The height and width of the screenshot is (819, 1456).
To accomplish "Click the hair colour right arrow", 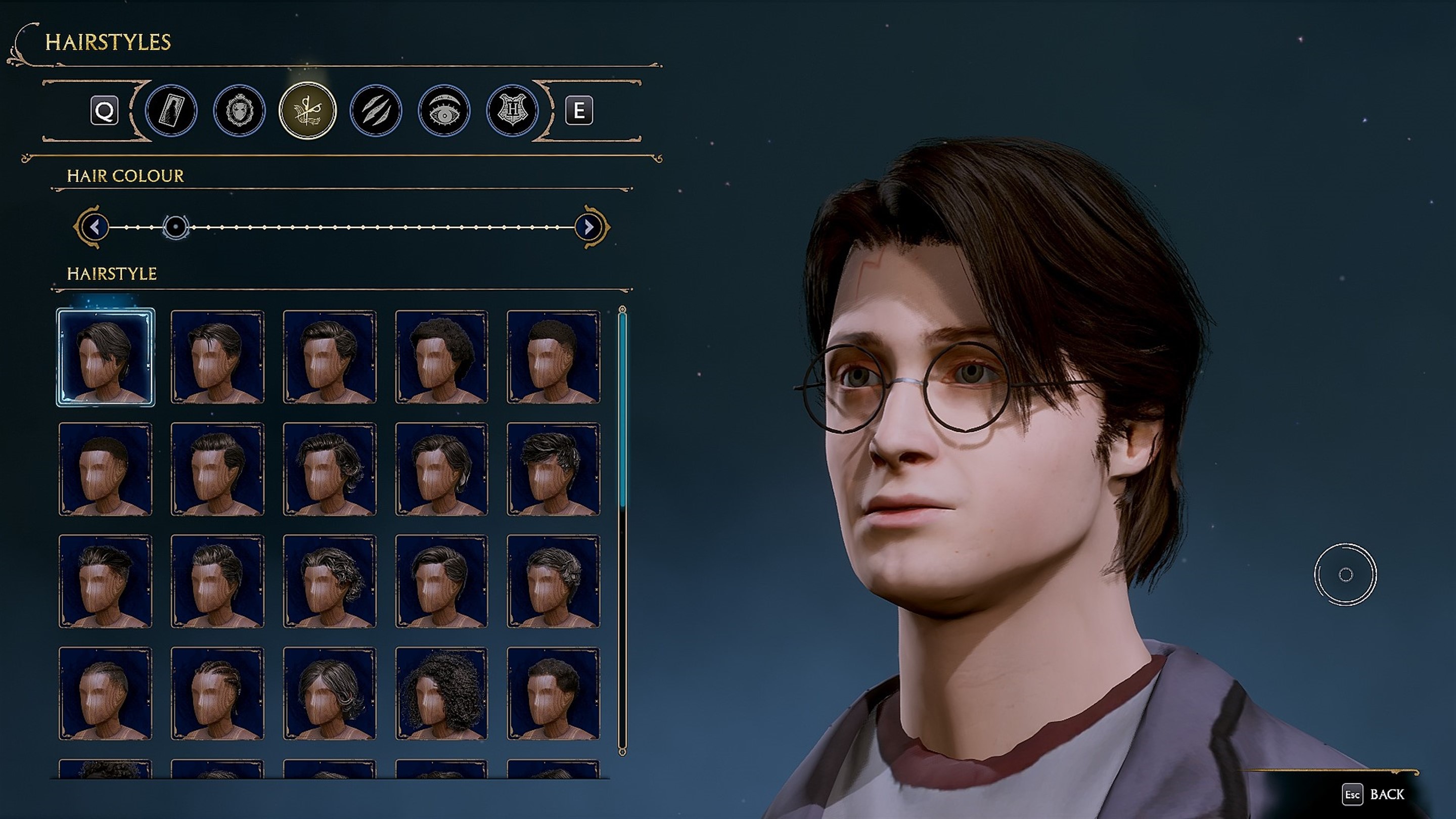I will tap(588, 227).
